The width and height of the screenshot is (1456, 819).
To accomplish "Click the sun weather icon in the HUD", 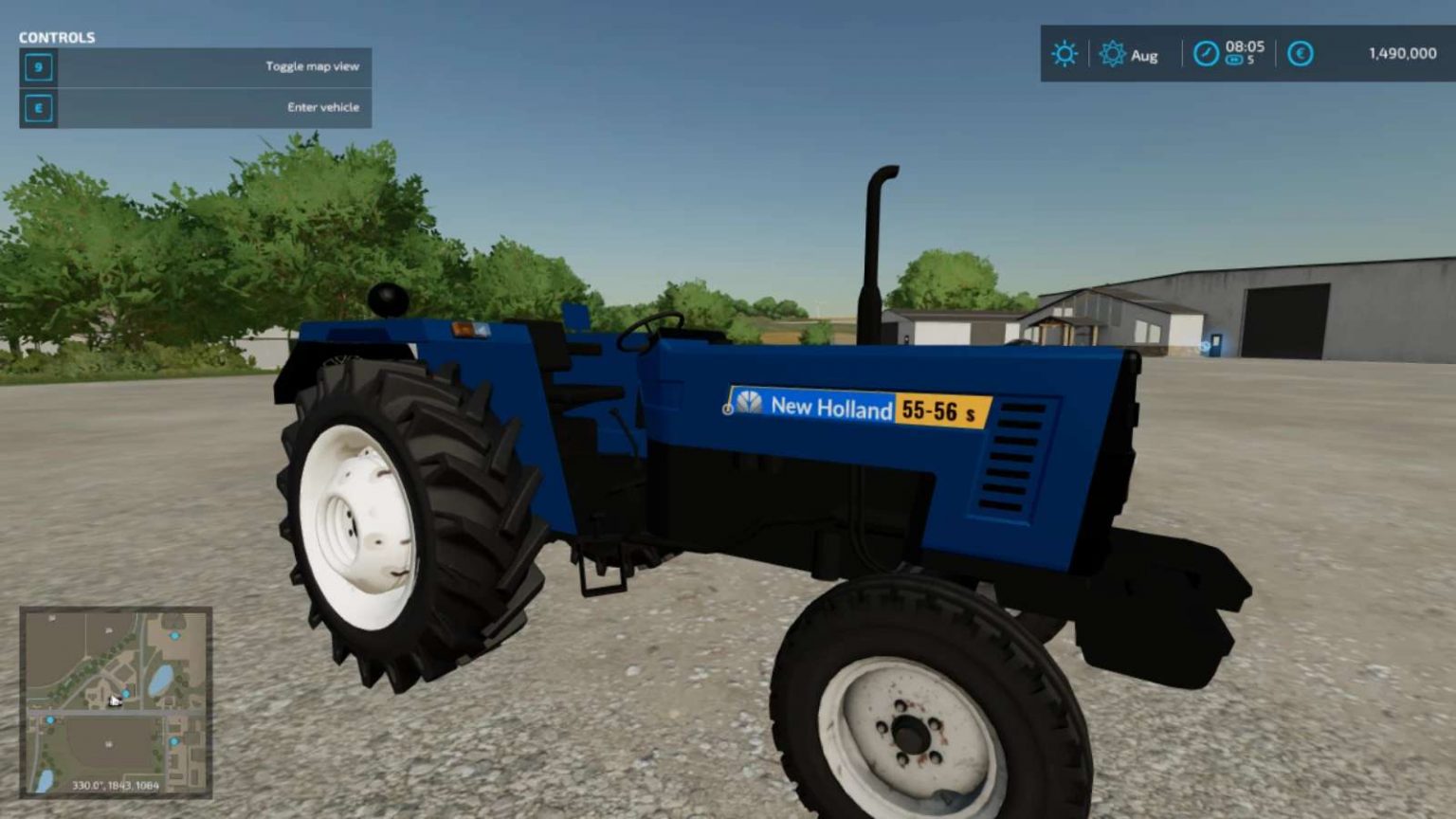I will [1065, 54].
